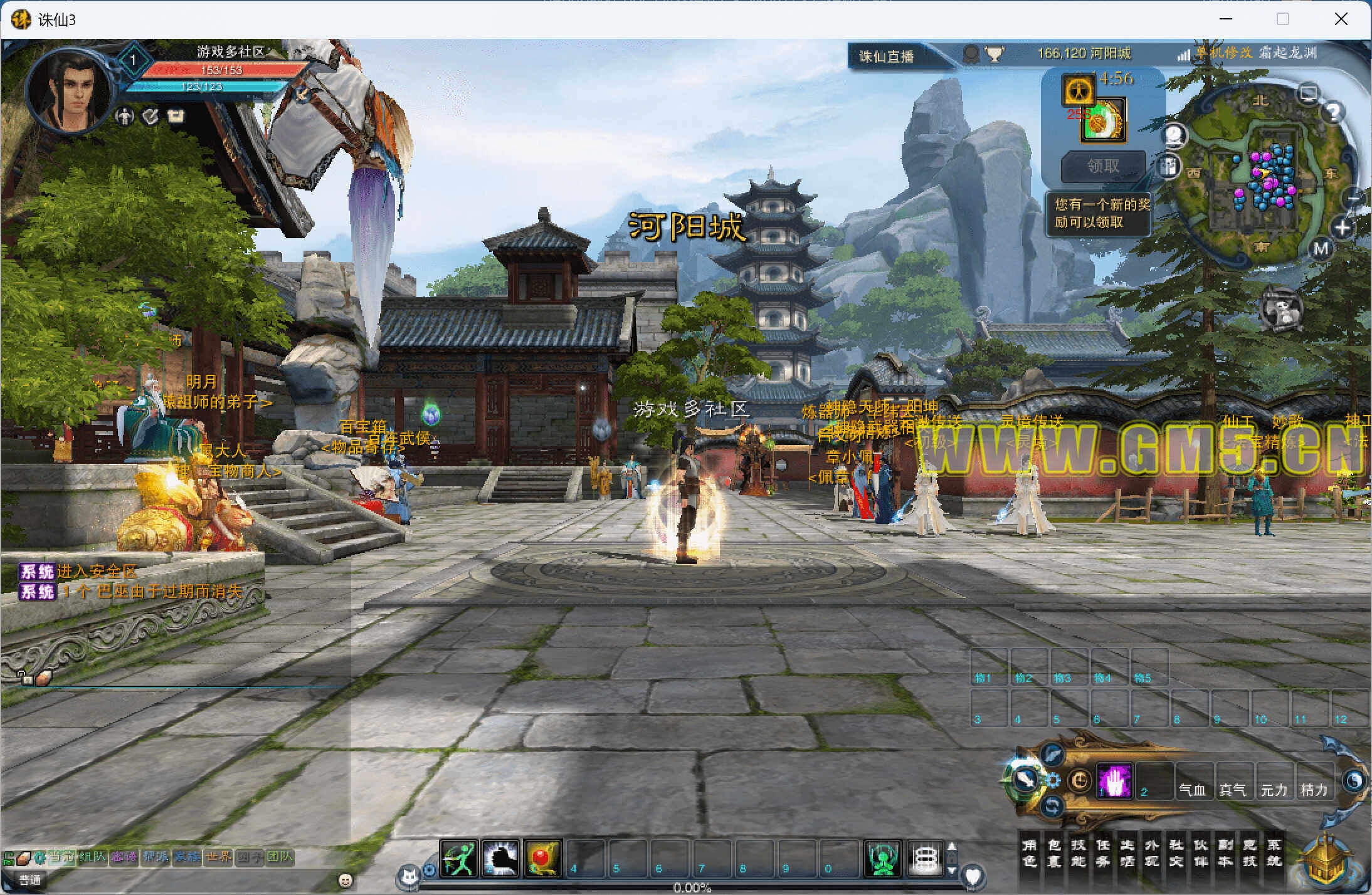Open the trophy achievements icon
Viewport: 1372px width, 895px height.
994,55
